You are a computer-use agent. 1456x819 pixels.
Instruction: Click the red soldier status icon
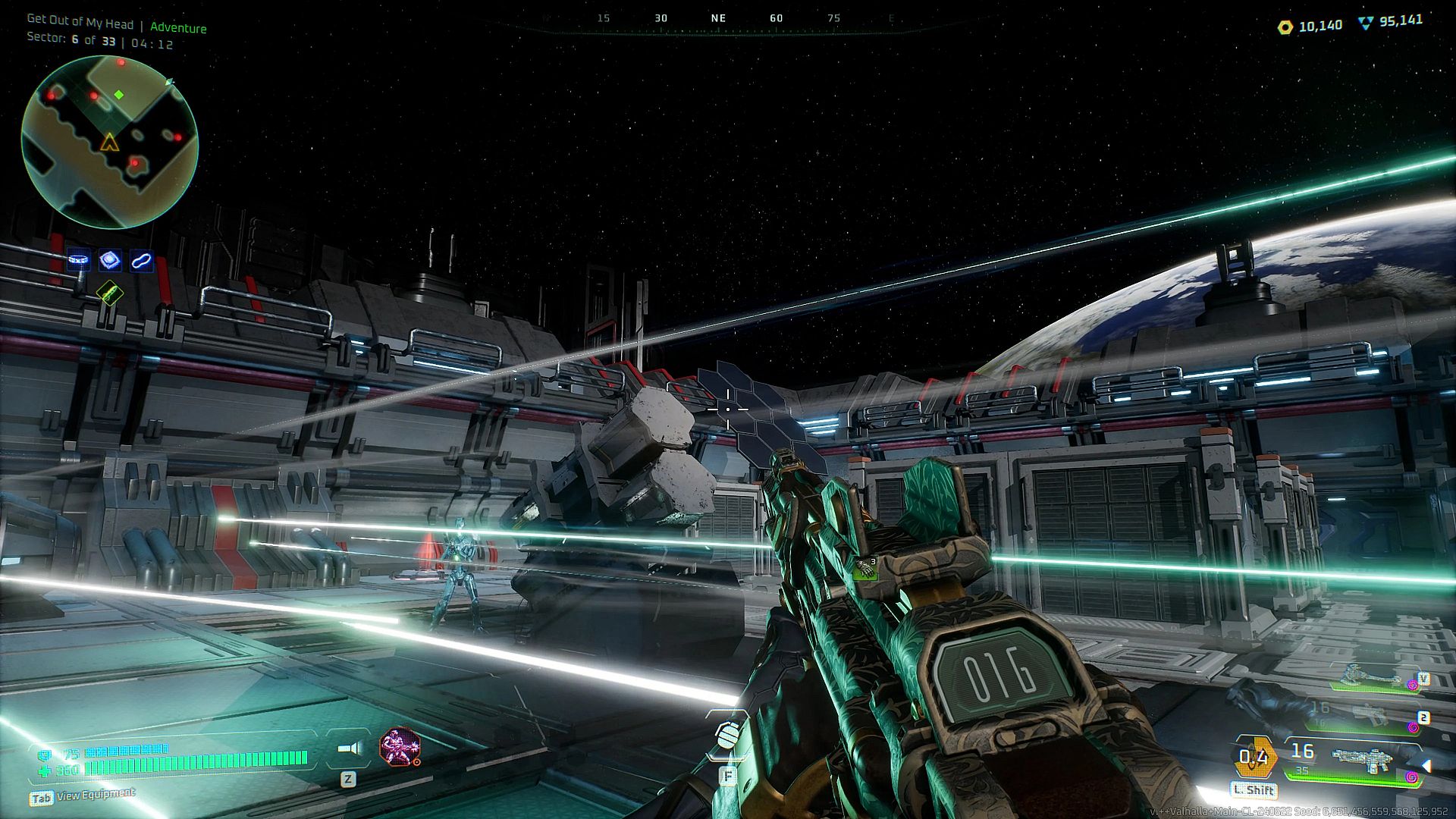(399, 747)
